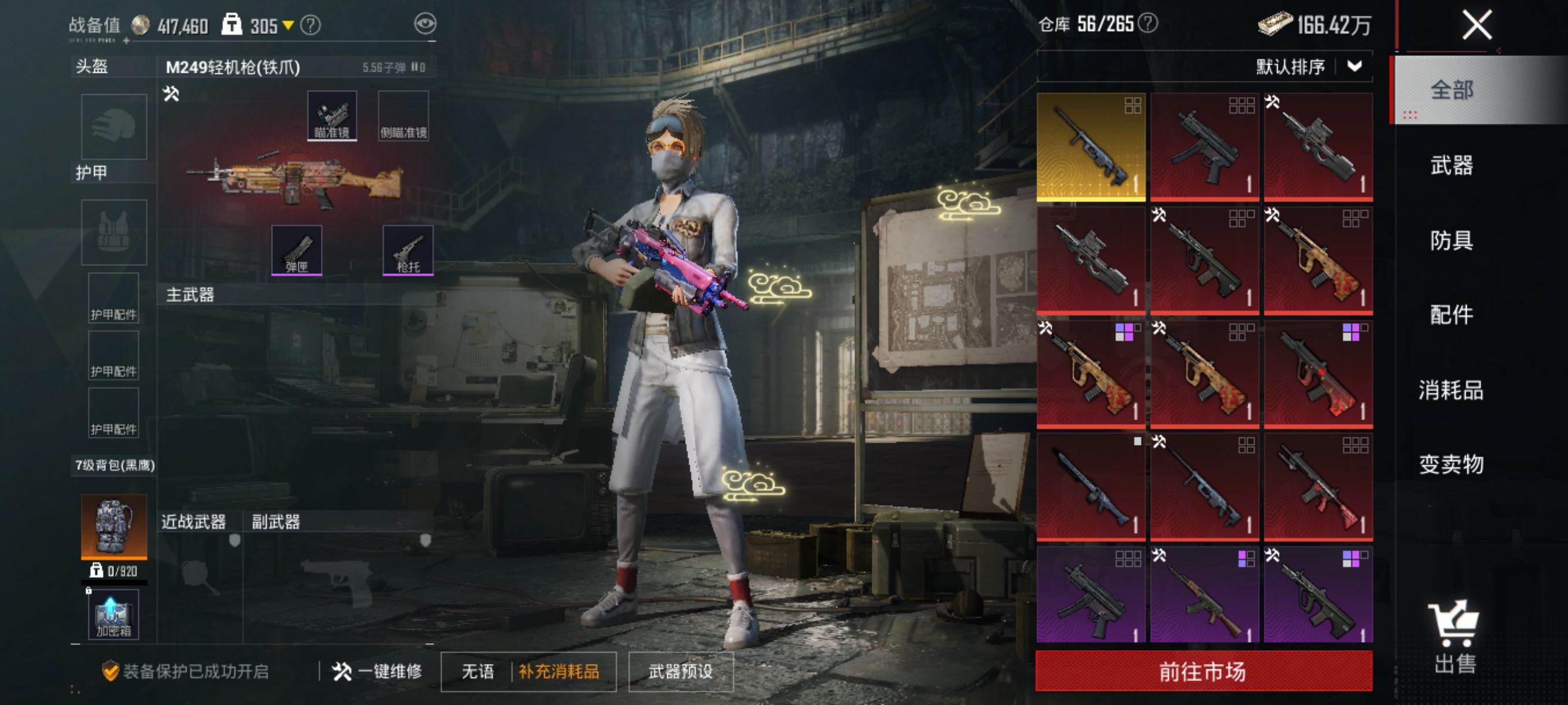This screenshot has height=705, width=1568.
Task: Close the inventory screen
Action: pyautogui.click(x=1477, y=25)
